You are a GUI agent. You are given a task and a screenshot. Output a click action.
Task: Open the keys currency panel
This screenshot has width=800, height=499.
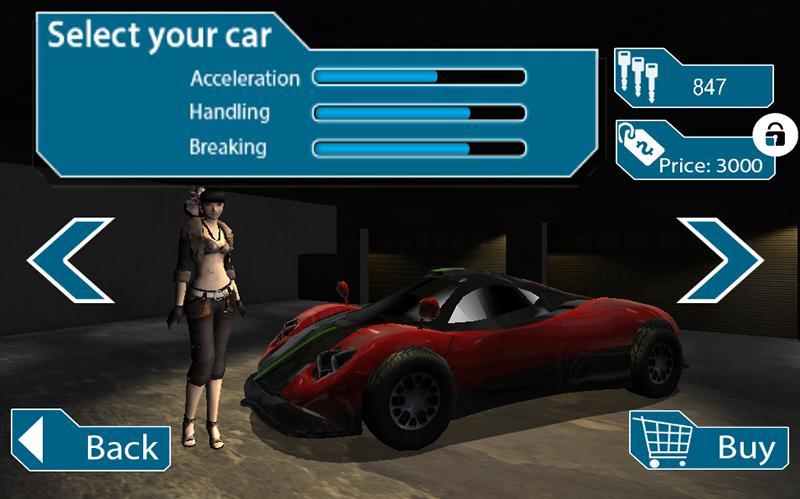point(693,85)
